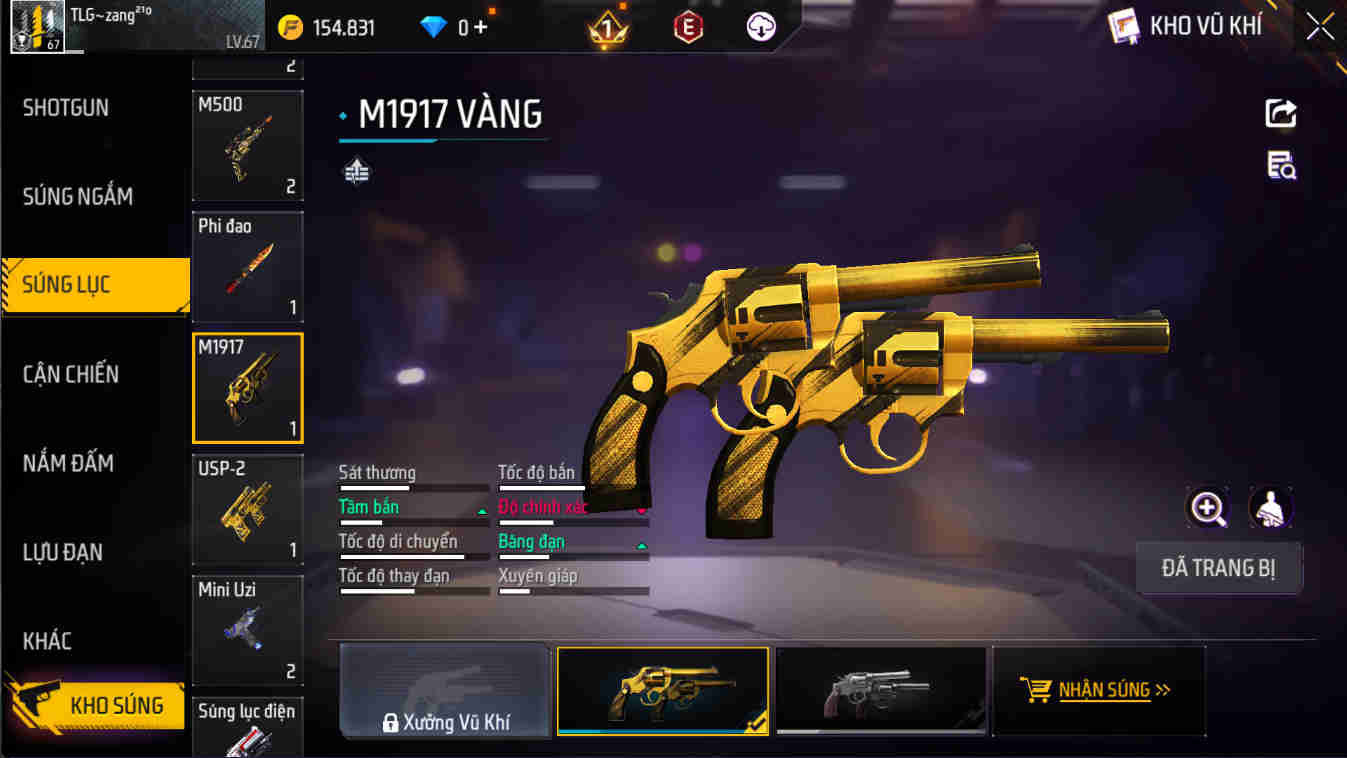Close the weapon vault screen

pos(1320,27)
